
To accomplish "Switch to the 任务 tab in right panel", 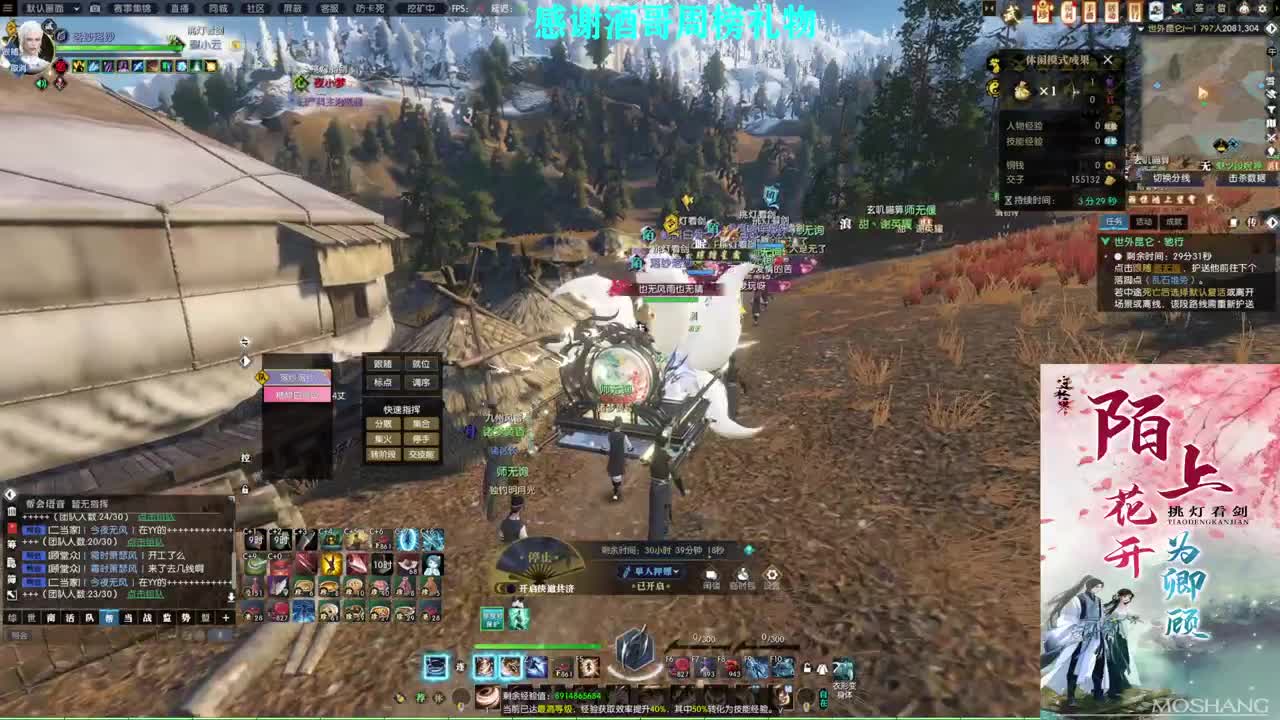I will coord(1115,221).
